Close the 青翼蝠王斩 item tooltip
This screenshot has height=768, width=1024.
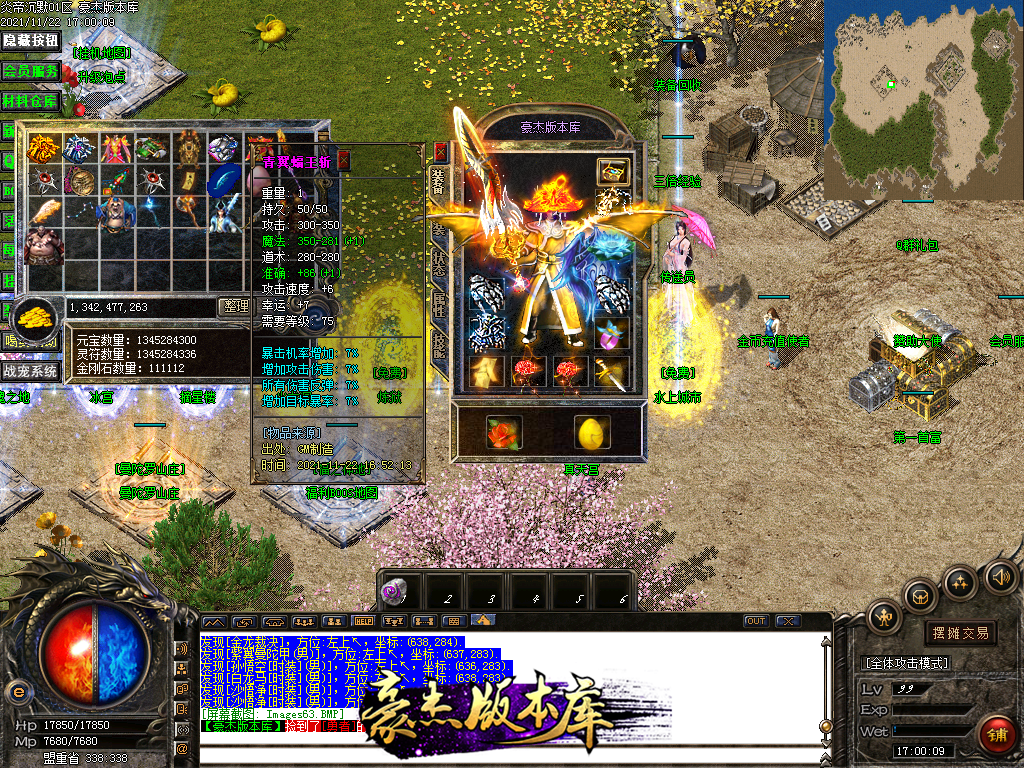(344, 160)
